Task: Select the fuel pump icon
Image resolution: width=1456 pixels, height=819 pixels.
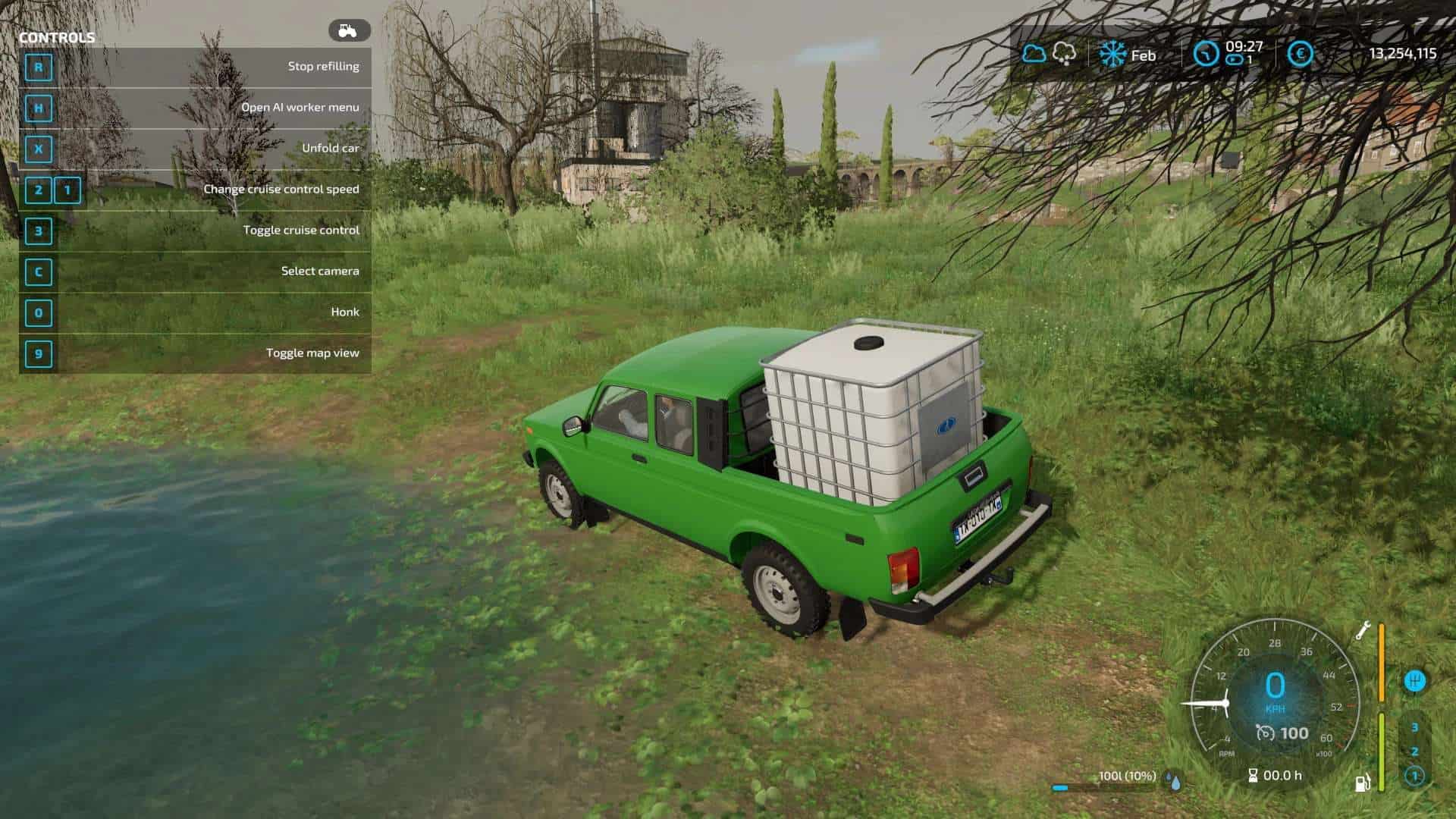Action: (1363, 783)
